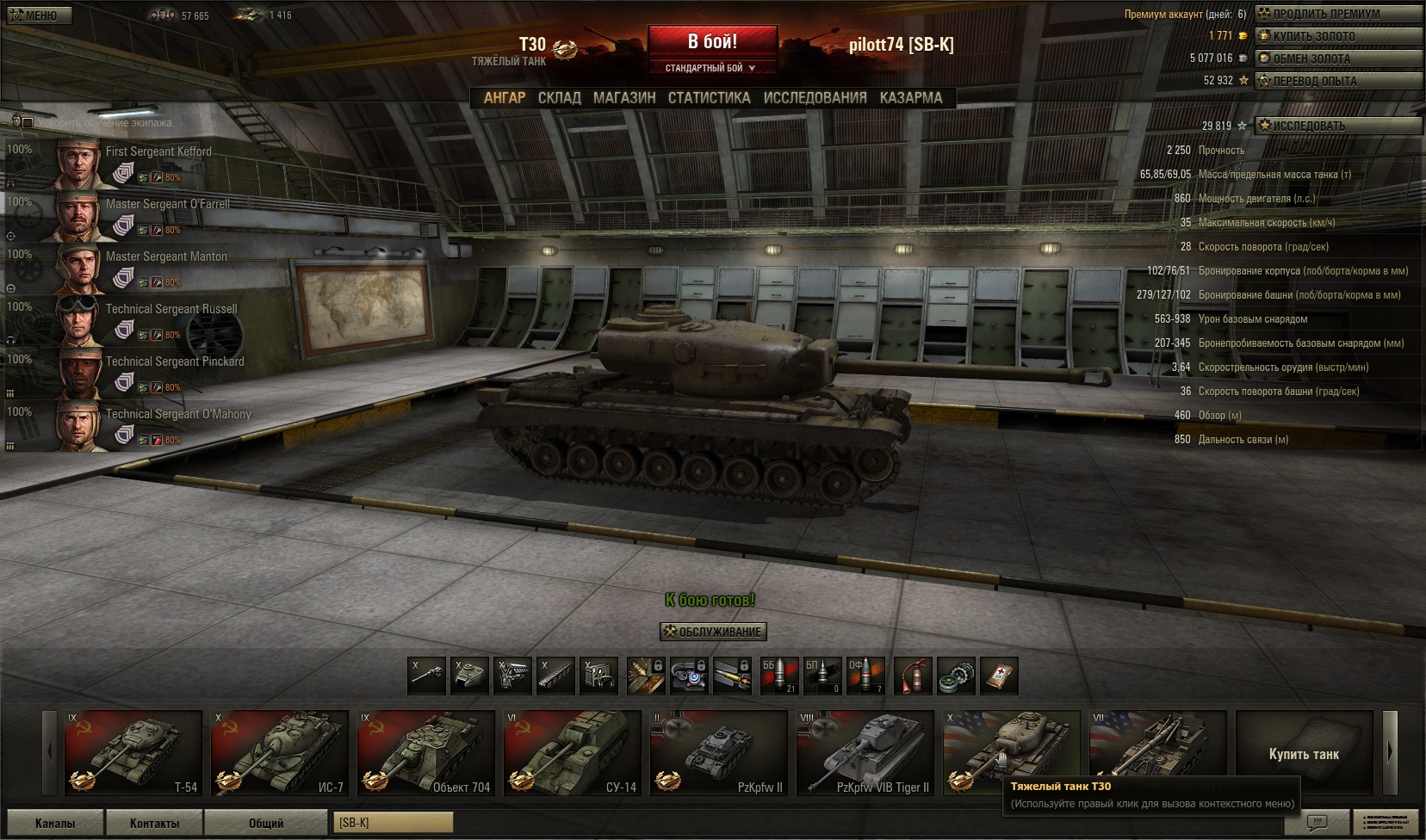Open the МЕНЮ button

[36, 15]
